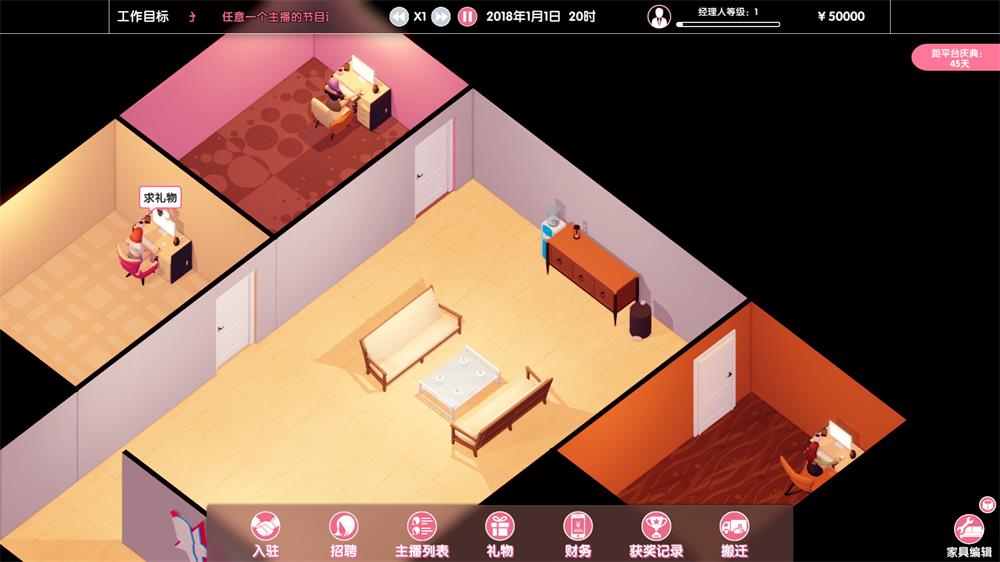1000x562 pixels.
Task: Click the 求礼物 speech bubble
Action: click(x=160, y=198)
